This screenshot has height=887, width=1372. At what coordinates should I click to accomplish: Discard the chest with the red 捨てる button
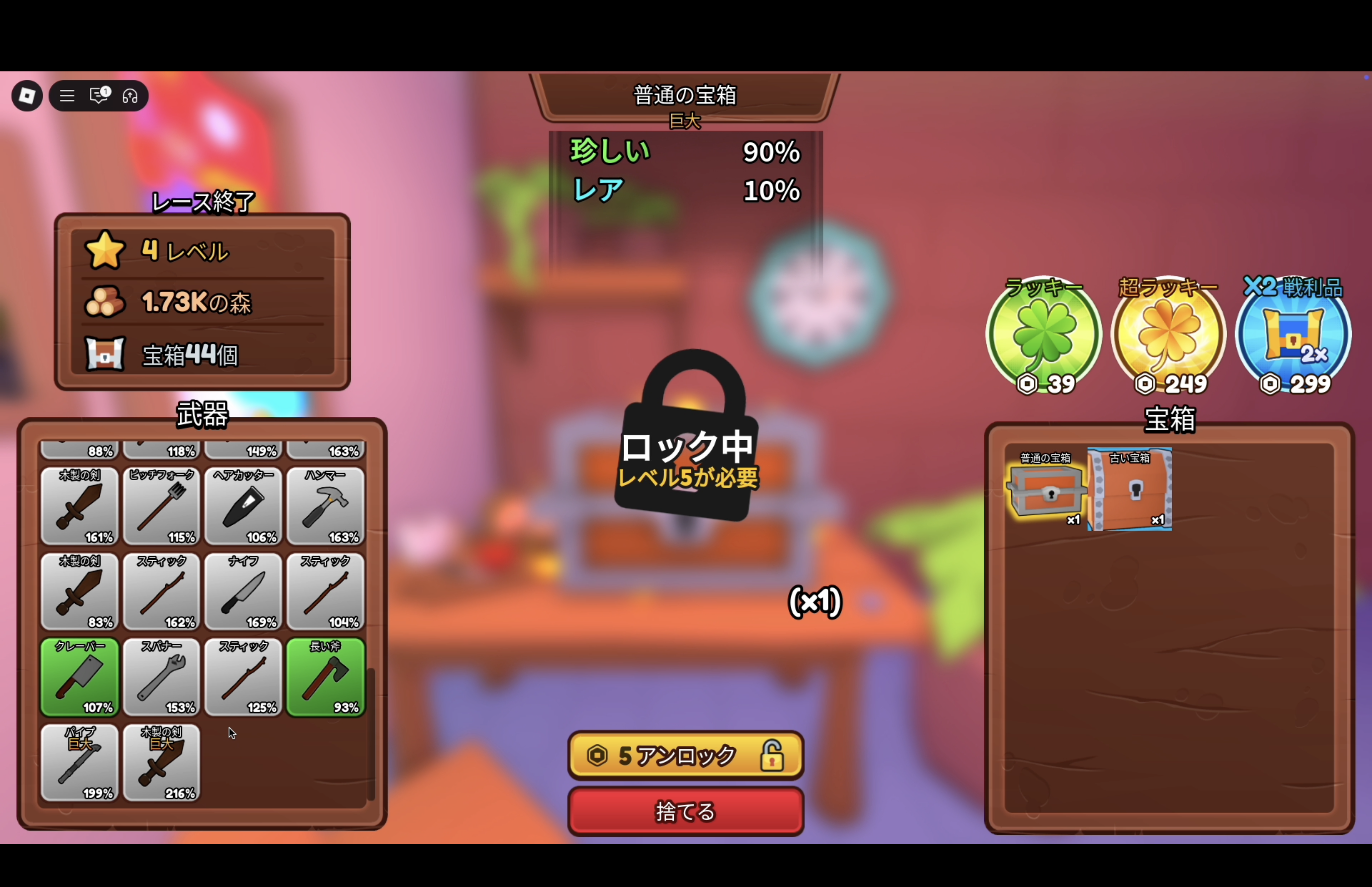(685, 811)
